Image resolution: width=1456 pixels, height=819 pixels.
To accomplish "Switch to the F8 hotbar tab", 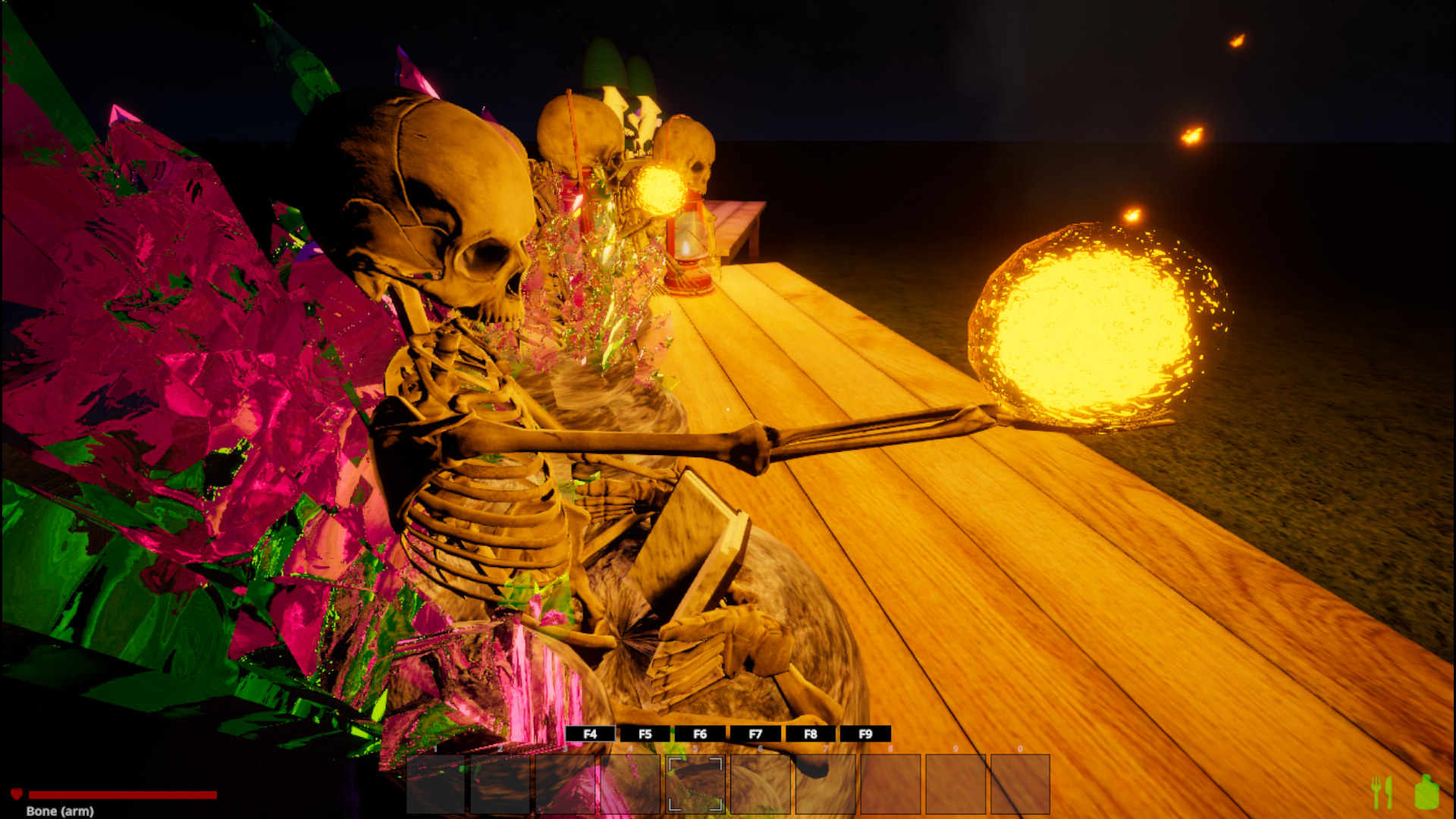I will 811,733.
